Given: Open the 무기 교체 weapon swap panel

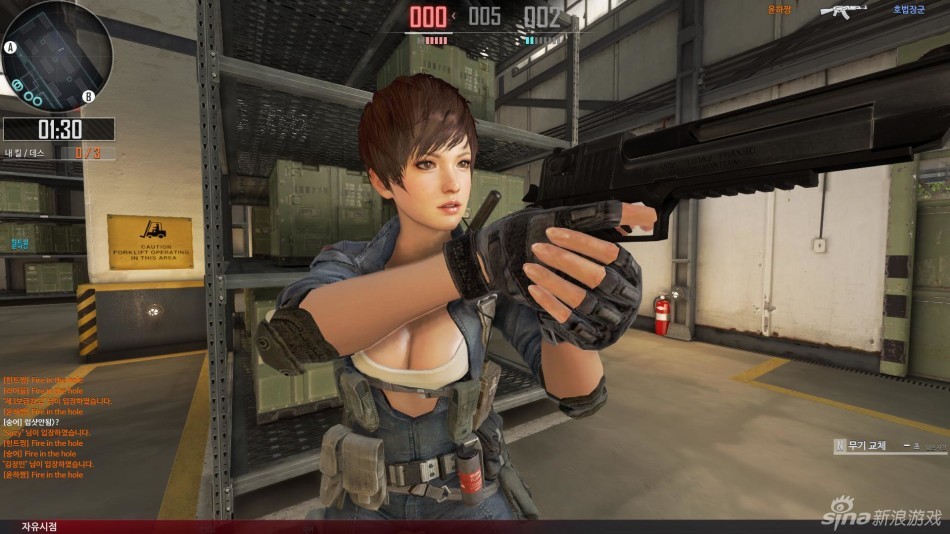Looking at the screenshot, I should pos(888,445).
